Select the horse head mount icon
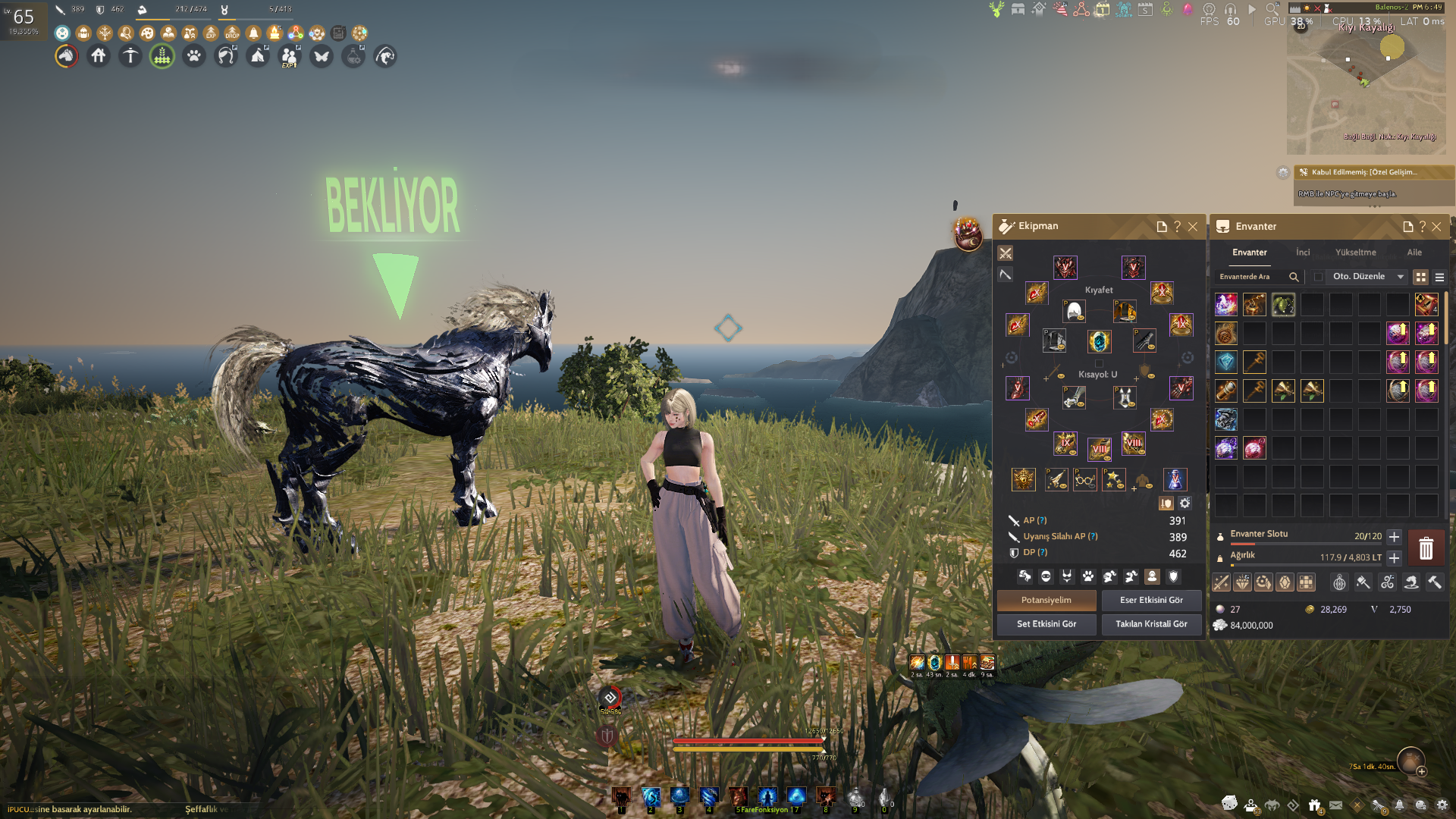This screenshot has width=1456, height=819. coord(67,56)
